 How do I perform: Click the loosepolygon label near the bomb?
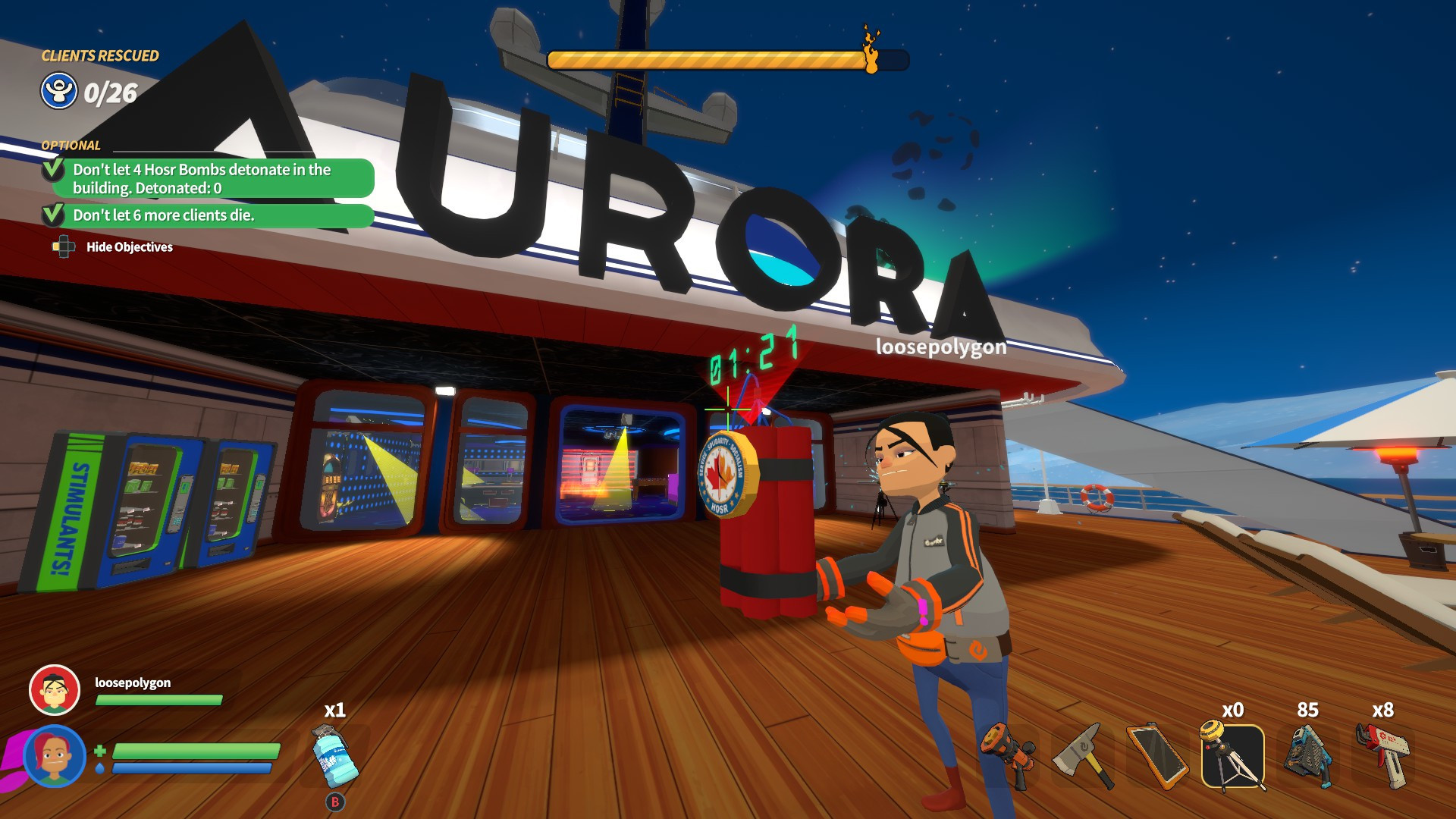click(940, 349)
